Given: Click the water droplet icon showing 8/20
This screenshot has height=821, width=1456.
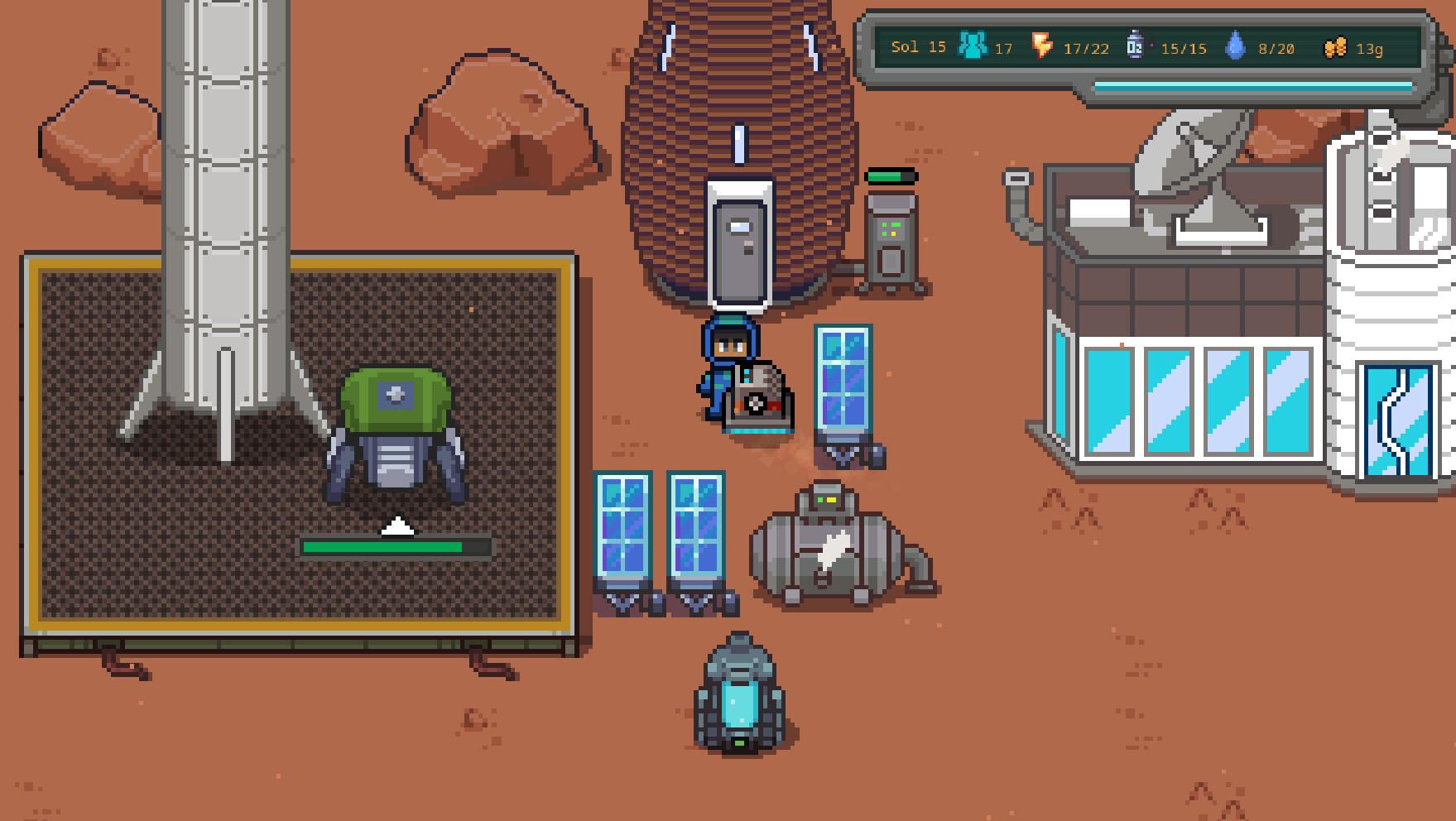Looking at the screenshot, I should [x=1237, y=46].
